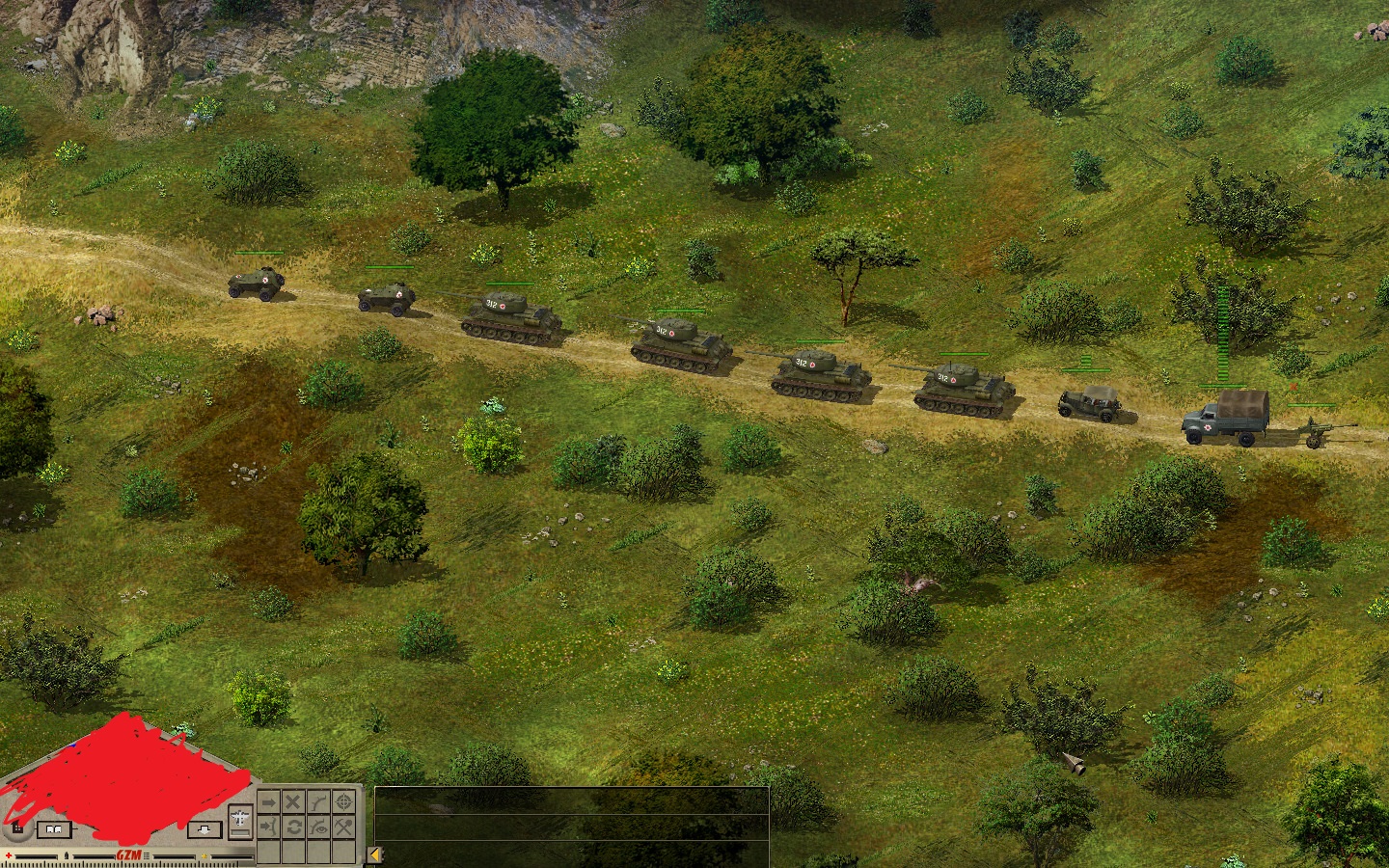This screenshot has width=1389, height=868.
Task: Click the circular arrows rotate command
Action: 293,827
